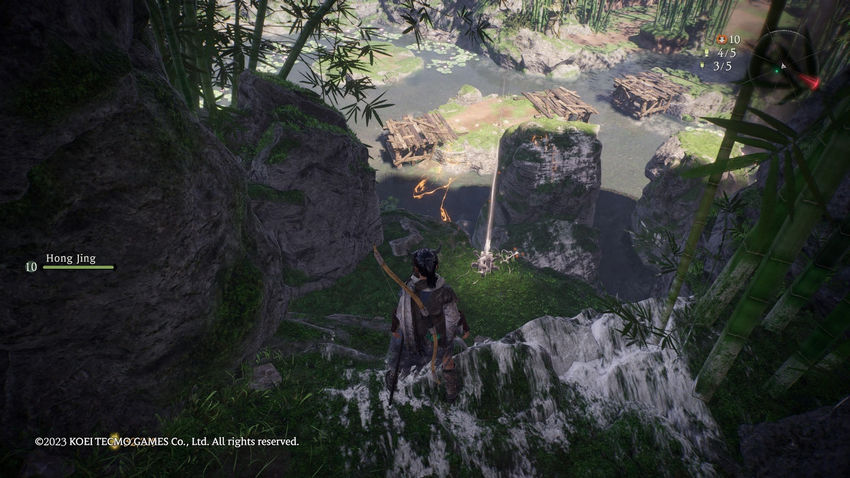Open the circular compass minimap

coord(785,64)
